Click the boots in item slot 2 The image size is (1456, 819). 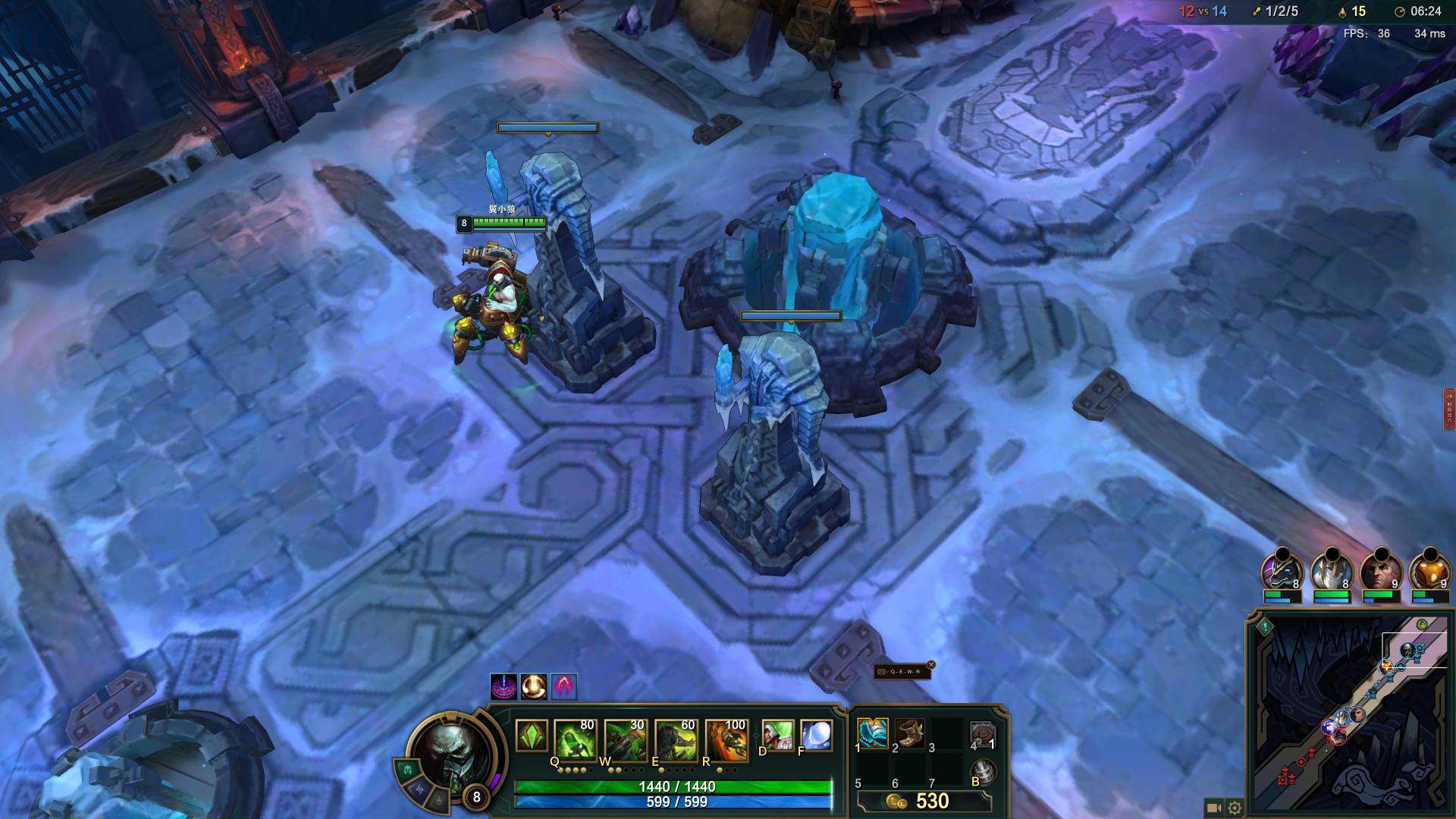pos(910,734)
